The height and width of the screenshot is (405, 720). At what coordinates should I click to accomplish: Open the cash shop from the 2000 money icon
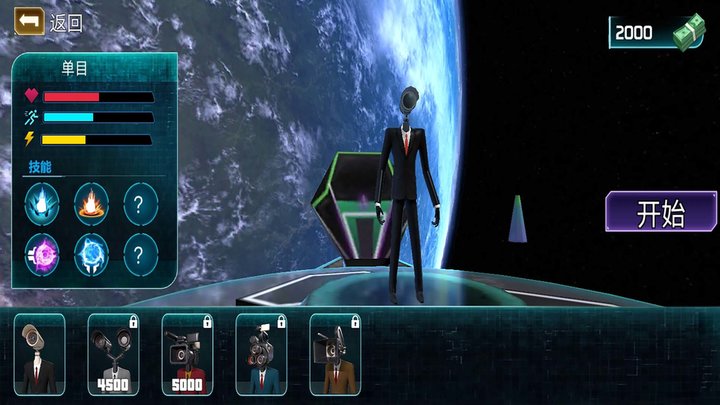point(688,31)
